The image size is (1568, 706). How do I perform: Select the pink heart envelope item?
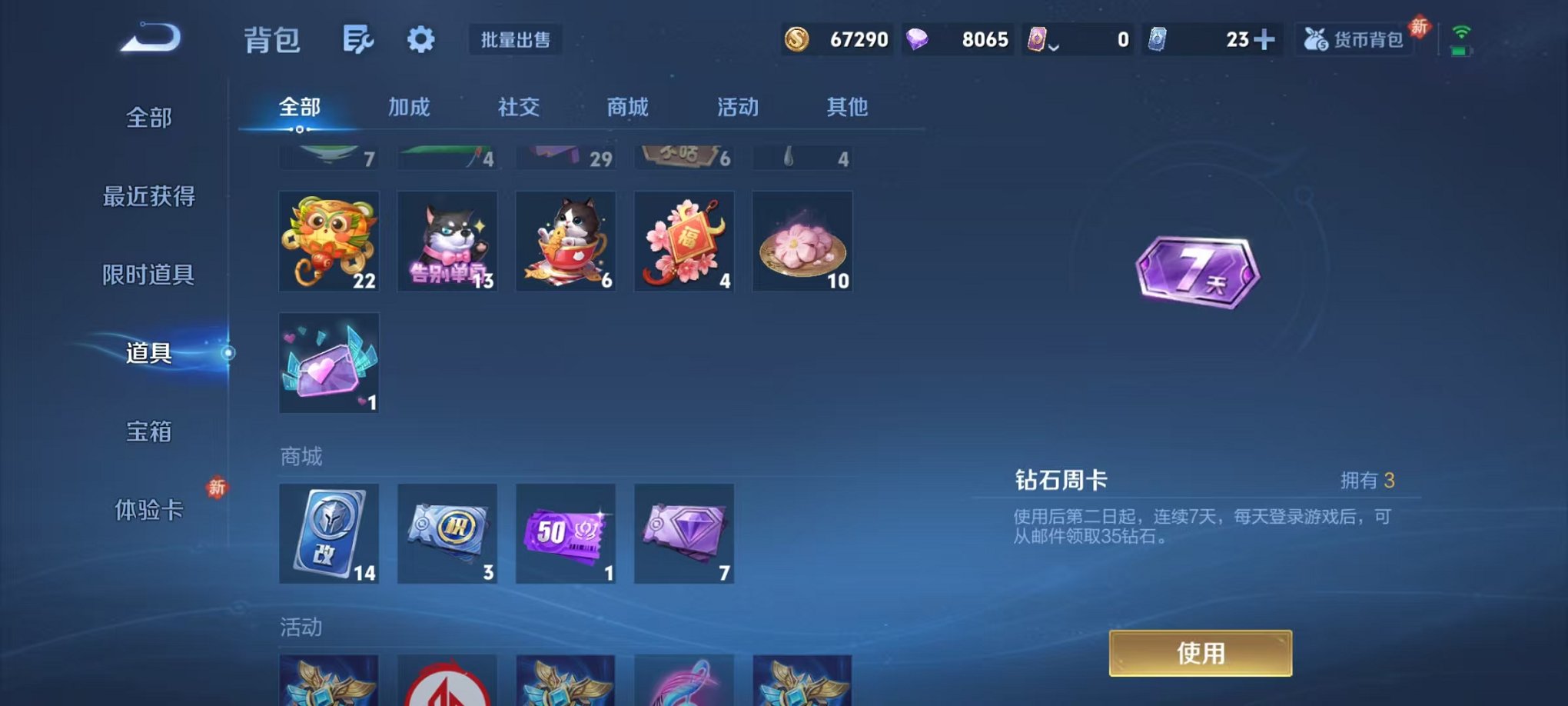click(x=328, y=363)
